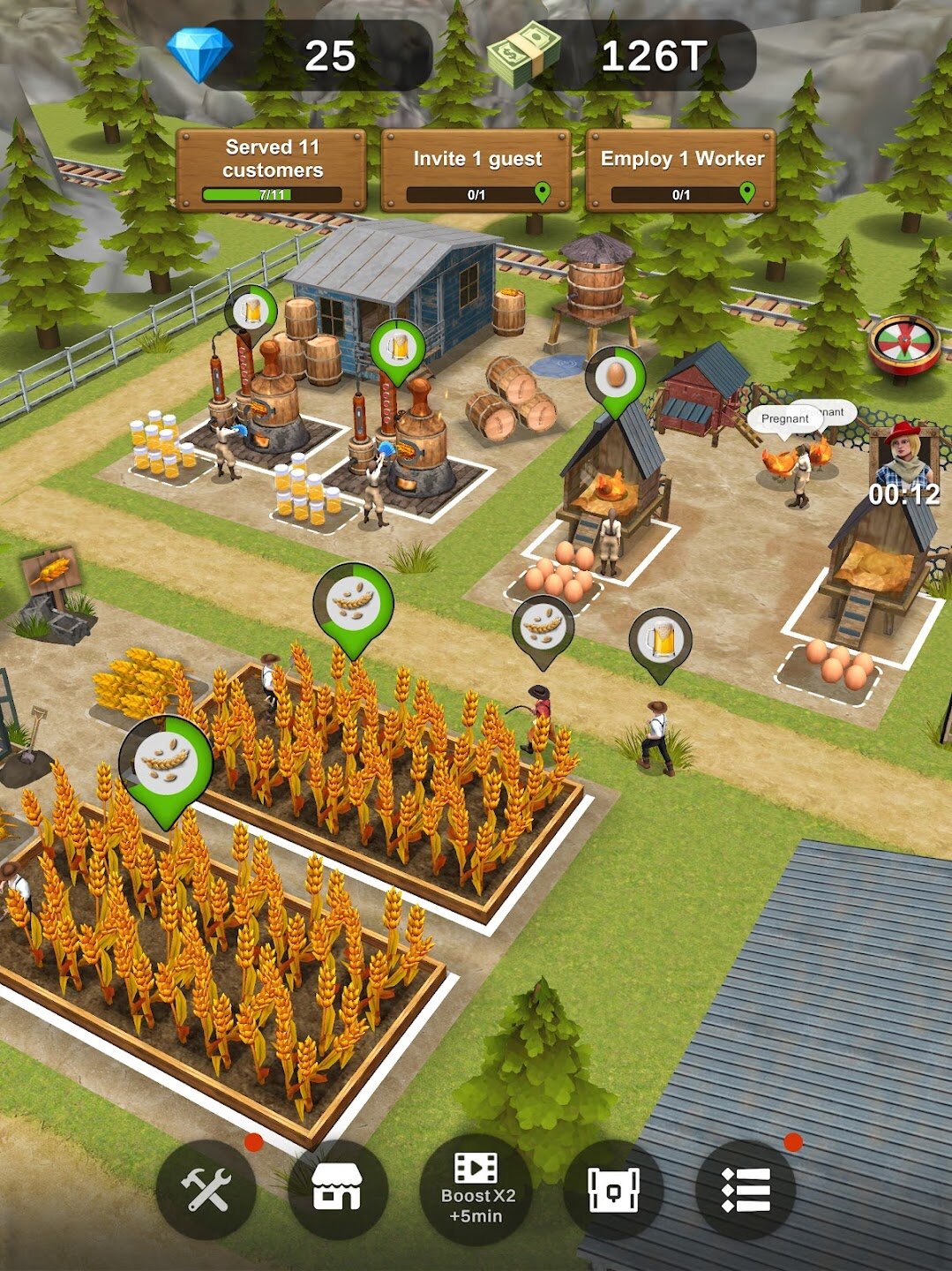The image size is (952, 1271).
Task: Open the Invite 1 guest quest
Action: [476, 169]
